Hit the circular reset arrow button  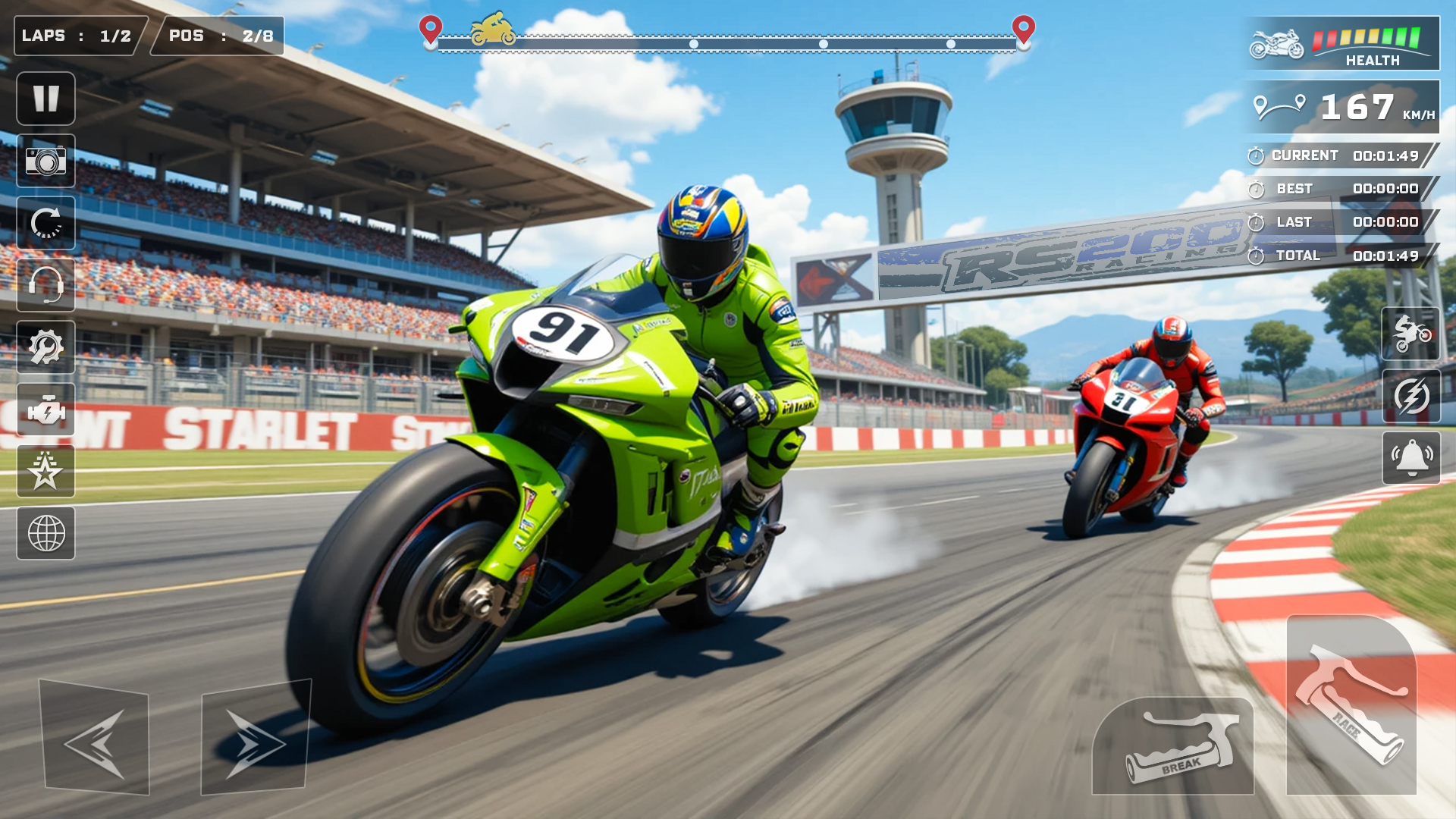coord(45,223)
